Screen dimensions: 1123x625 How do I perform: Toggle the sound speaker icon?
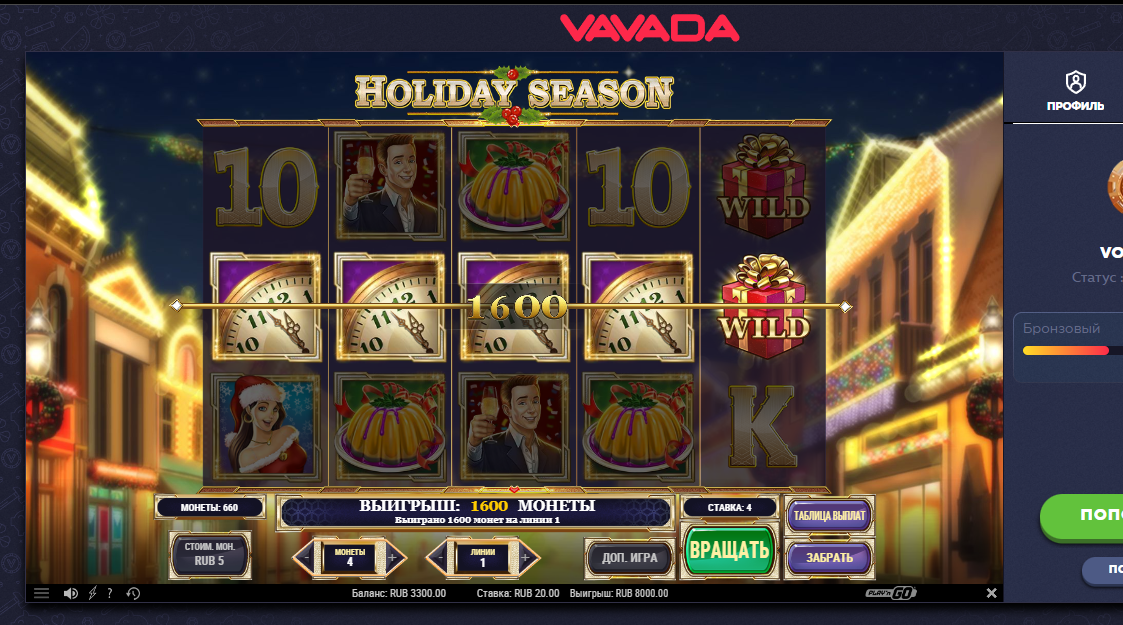(x=70, y=593)
